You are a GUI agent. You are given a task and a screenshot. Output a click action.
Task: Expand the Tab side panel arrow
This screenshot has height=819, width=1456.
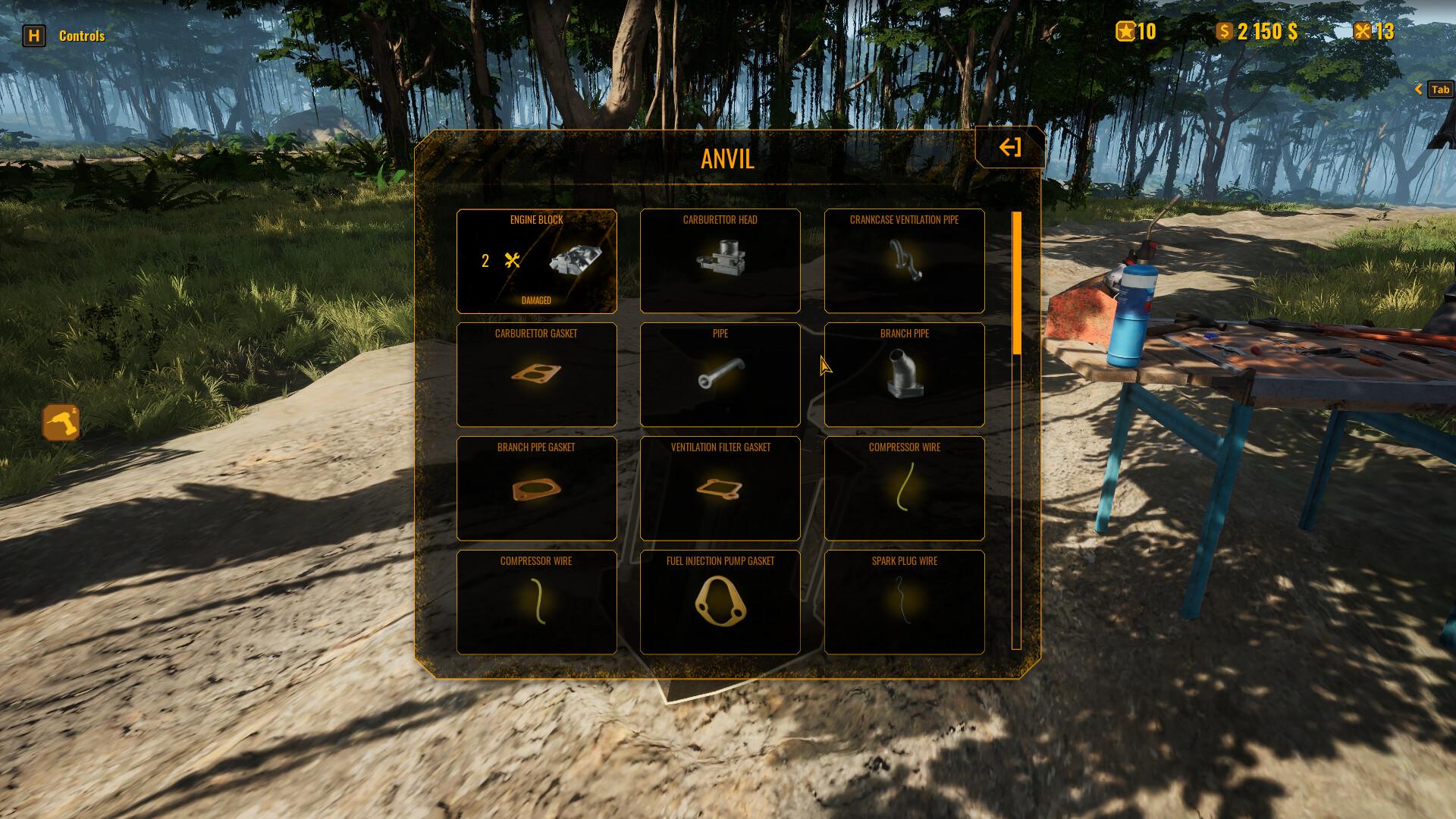click(x=1419, y=89)
